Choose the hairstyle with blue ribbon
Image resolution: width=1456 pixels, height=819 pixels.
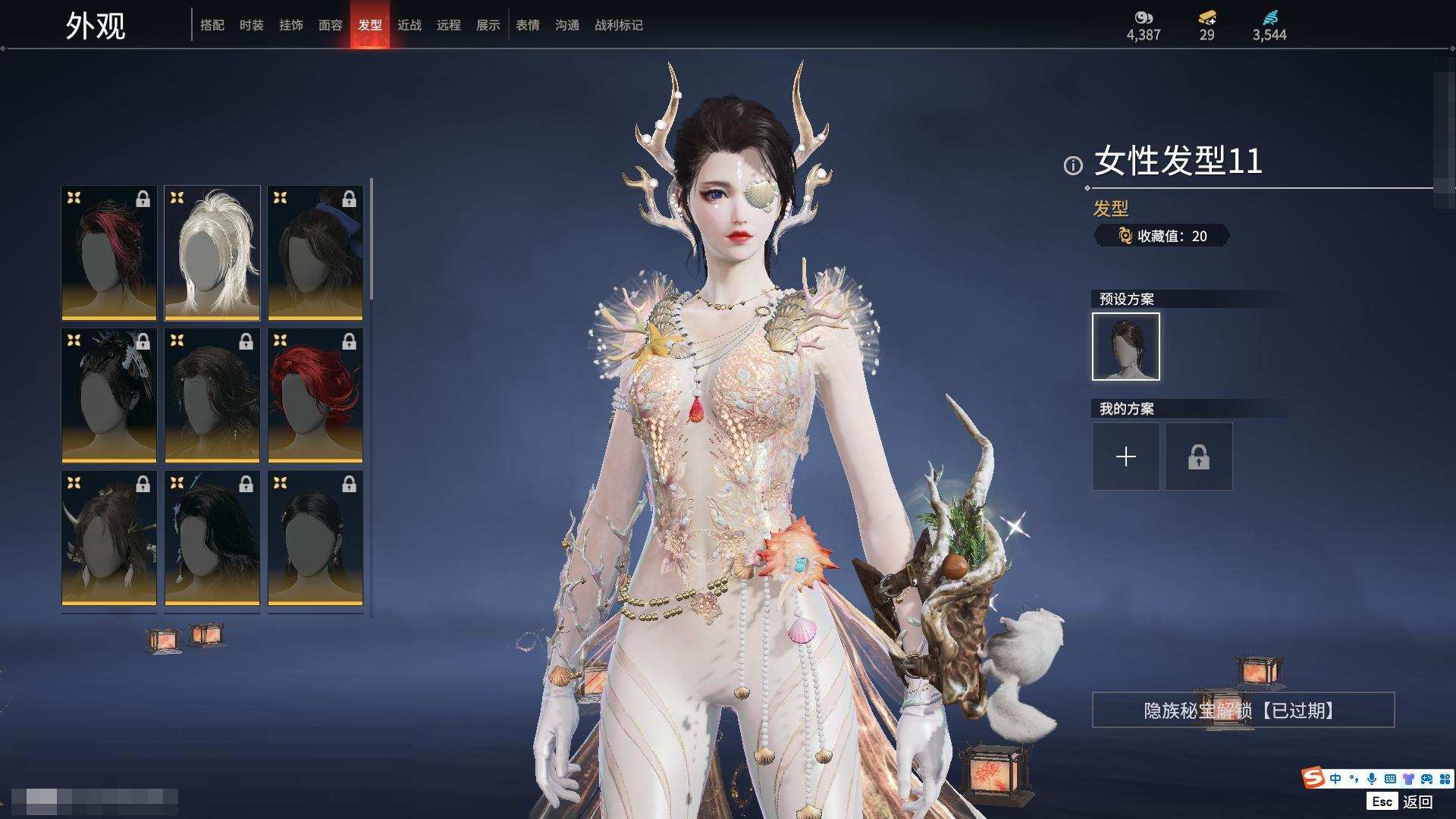315,253
